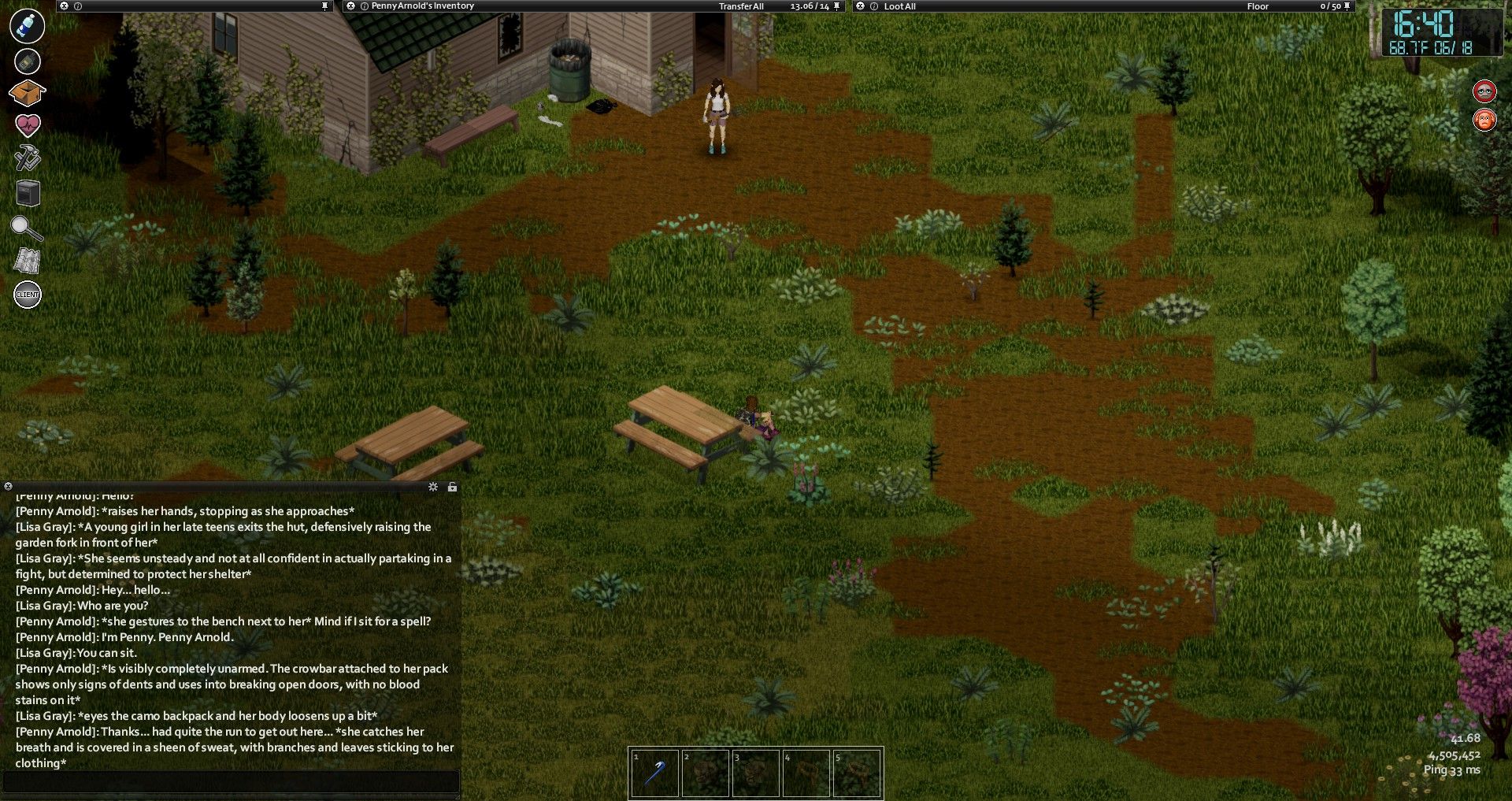Open the crafting hammer and tools menu
The height and width of the screenshot is (801, 1512).
pyautogui.click(x=27, y=158)
